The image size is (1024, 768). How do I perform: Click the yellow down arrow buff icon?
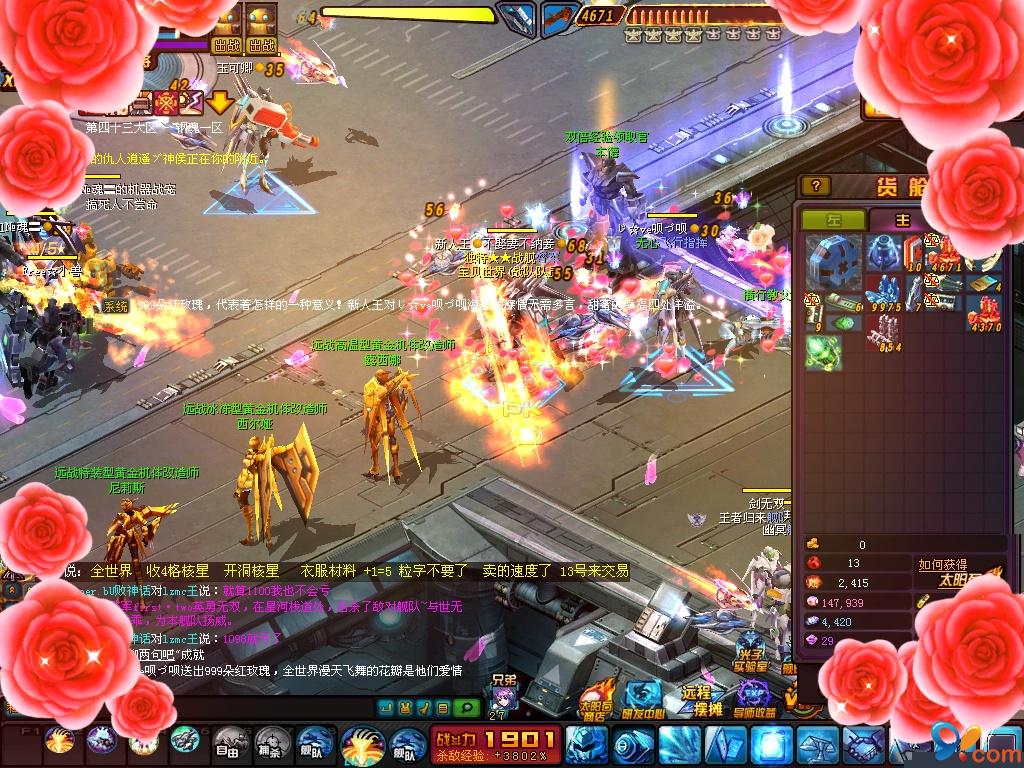[x=220, y=101]
